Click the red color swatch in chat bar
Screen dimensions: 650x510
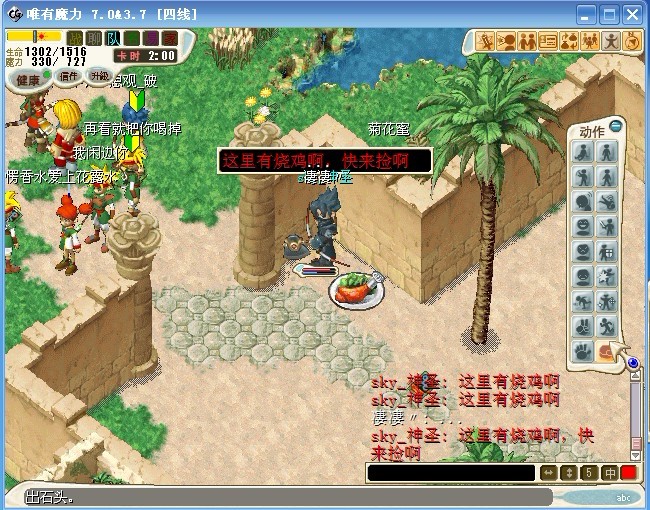click(x=629, y=472)
